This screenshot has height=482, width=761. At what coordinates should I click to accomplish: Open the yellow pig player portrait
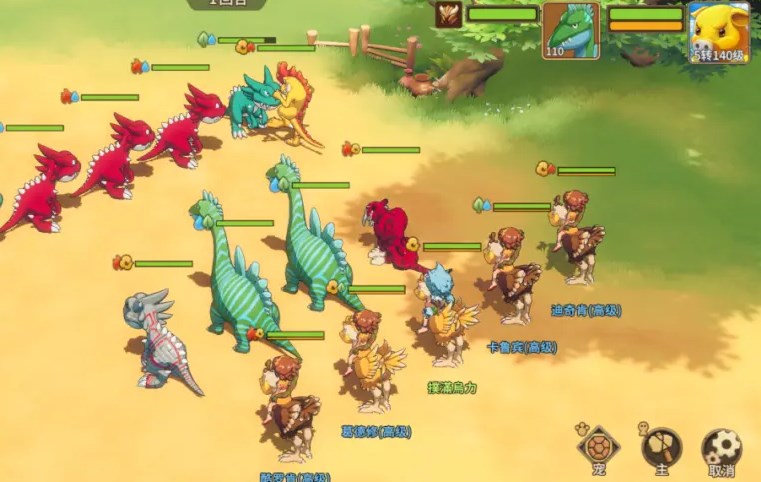point(719,31)
